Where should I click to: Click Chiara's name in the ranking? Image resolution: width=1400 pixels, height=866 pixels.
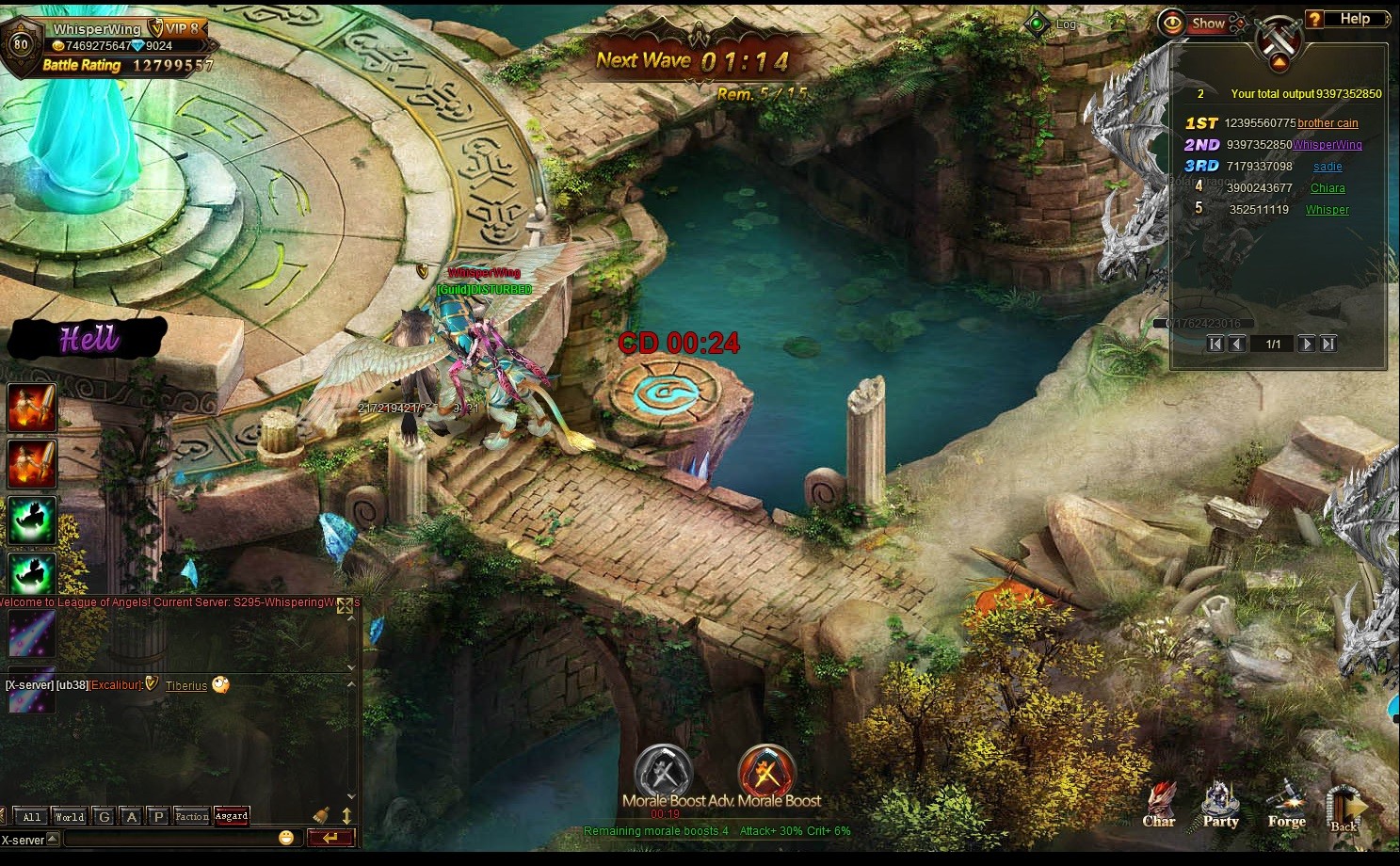[x=1328, y=188]
